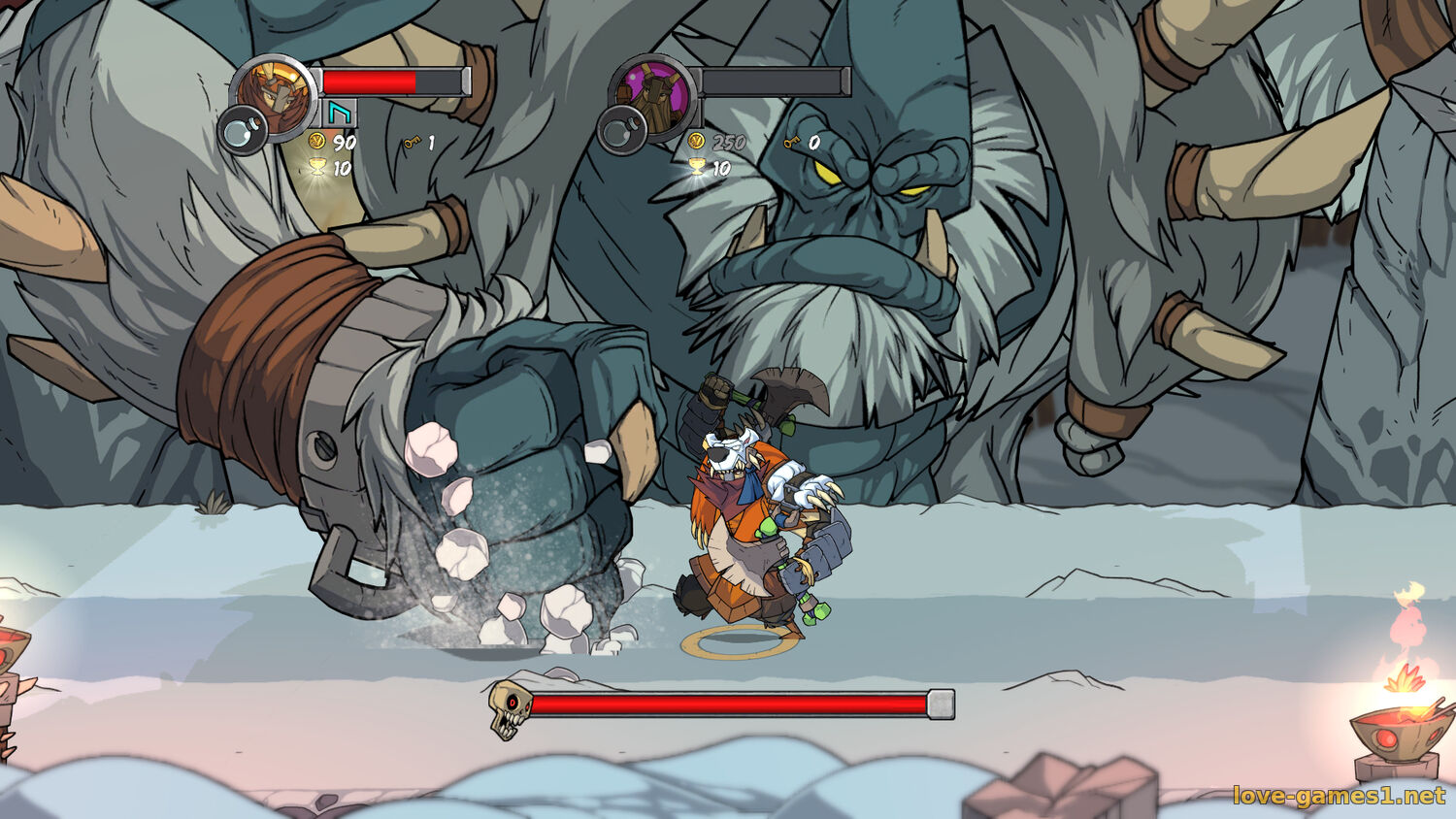
Task: Select the bomb slot beside the orange portrait
Action: pos(241,130)
